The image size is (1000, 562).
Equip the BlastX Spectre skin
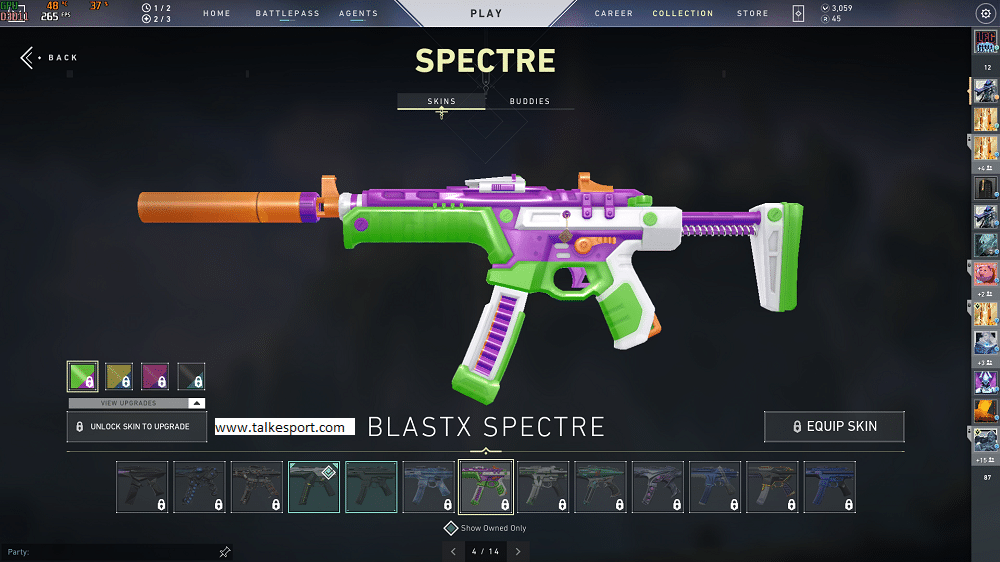click(834, 426)
